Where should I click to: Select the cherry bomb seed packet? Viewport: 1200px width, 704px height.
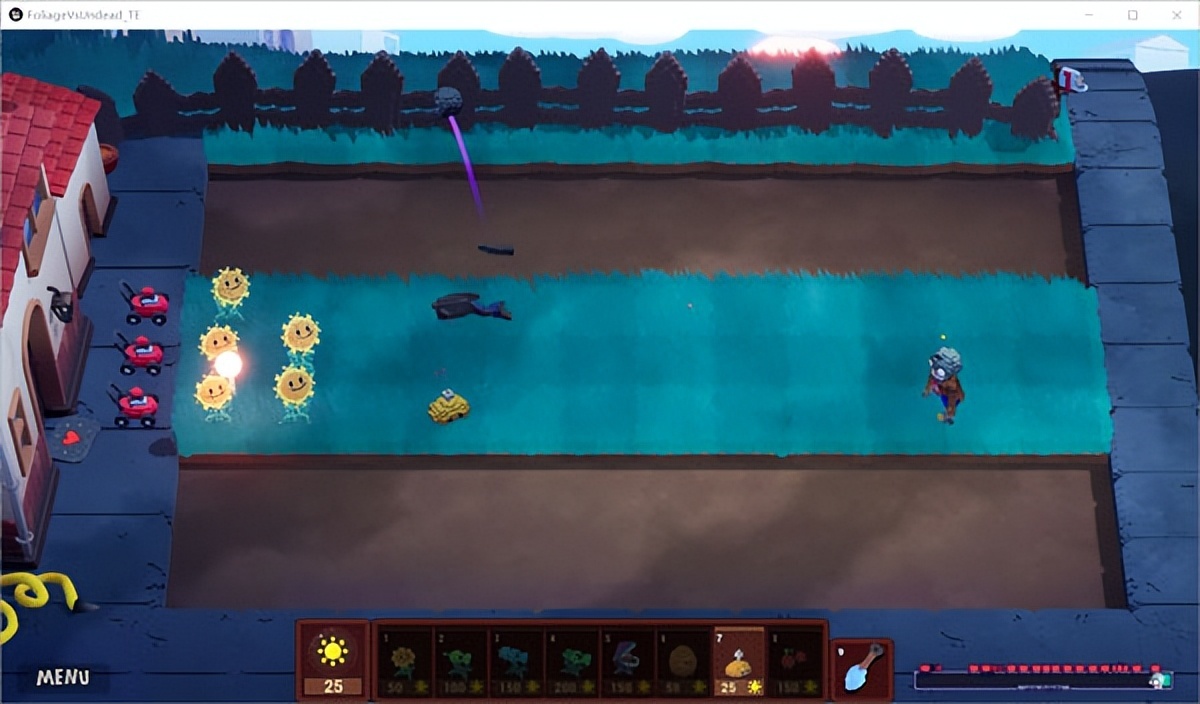click(x=795, y=662)
